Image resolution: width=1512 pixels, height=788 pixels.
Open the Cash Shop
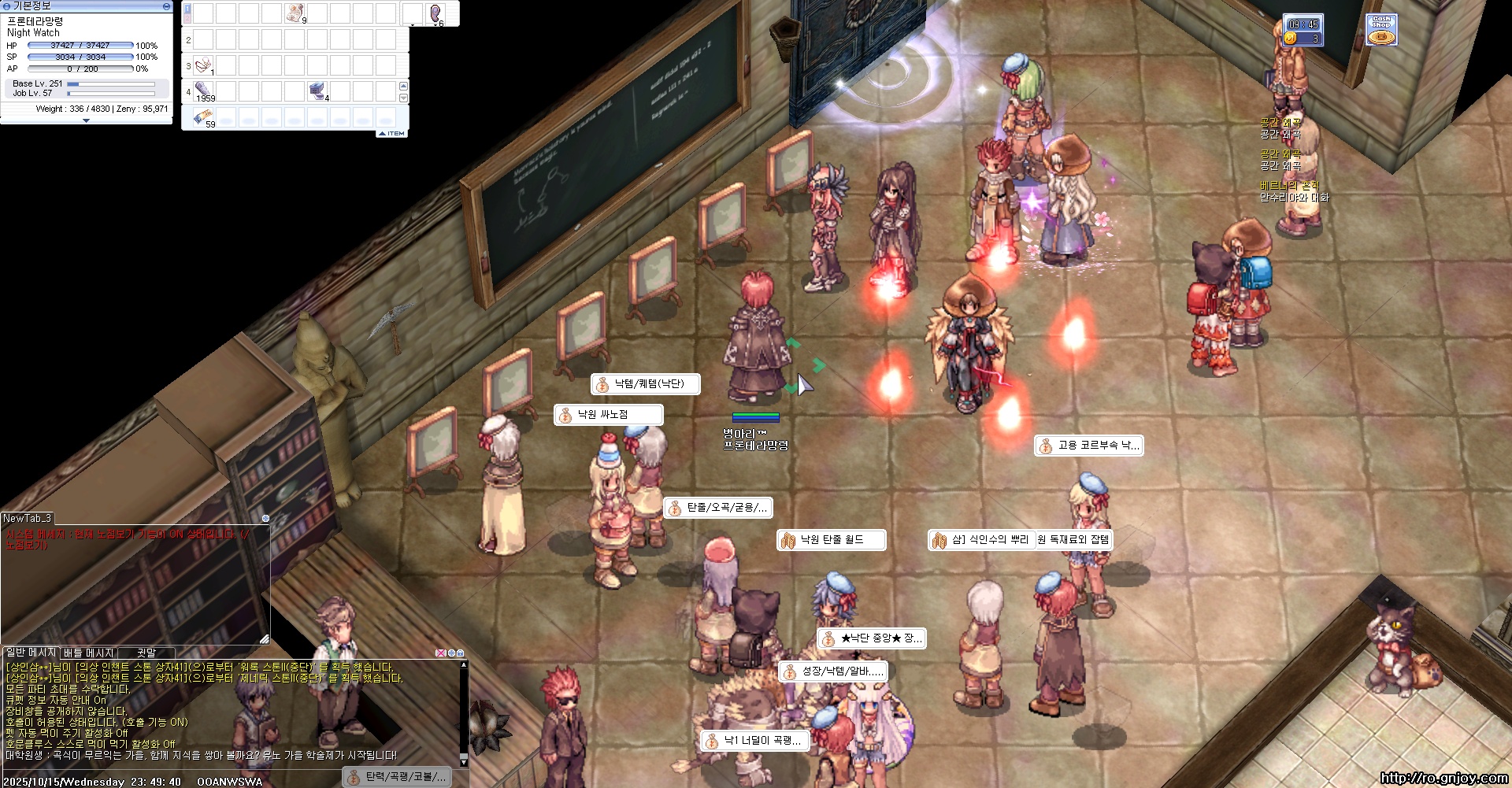click(1381, 31)
